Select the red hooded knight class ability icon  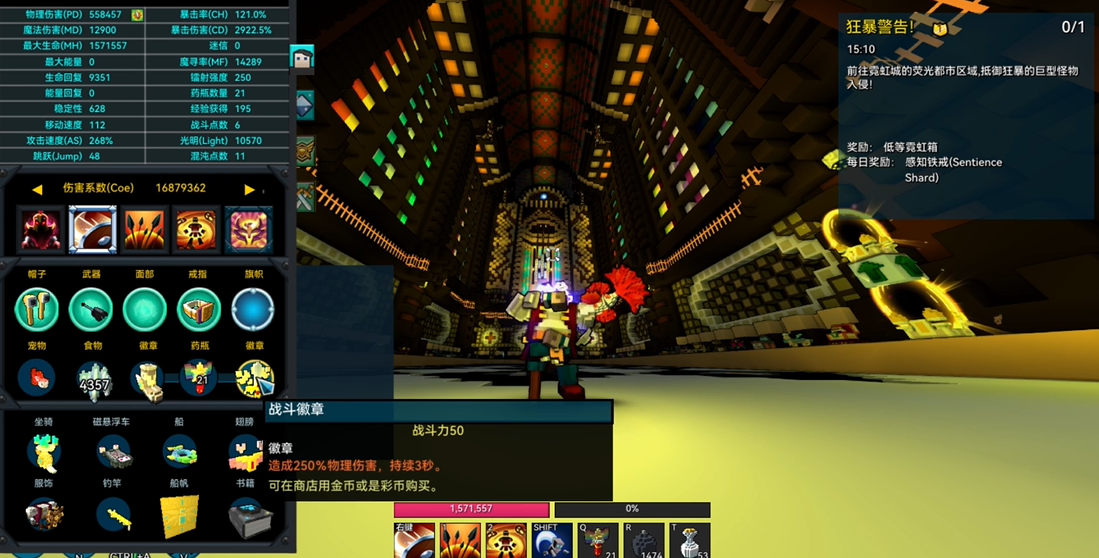(x=41, y=230)
